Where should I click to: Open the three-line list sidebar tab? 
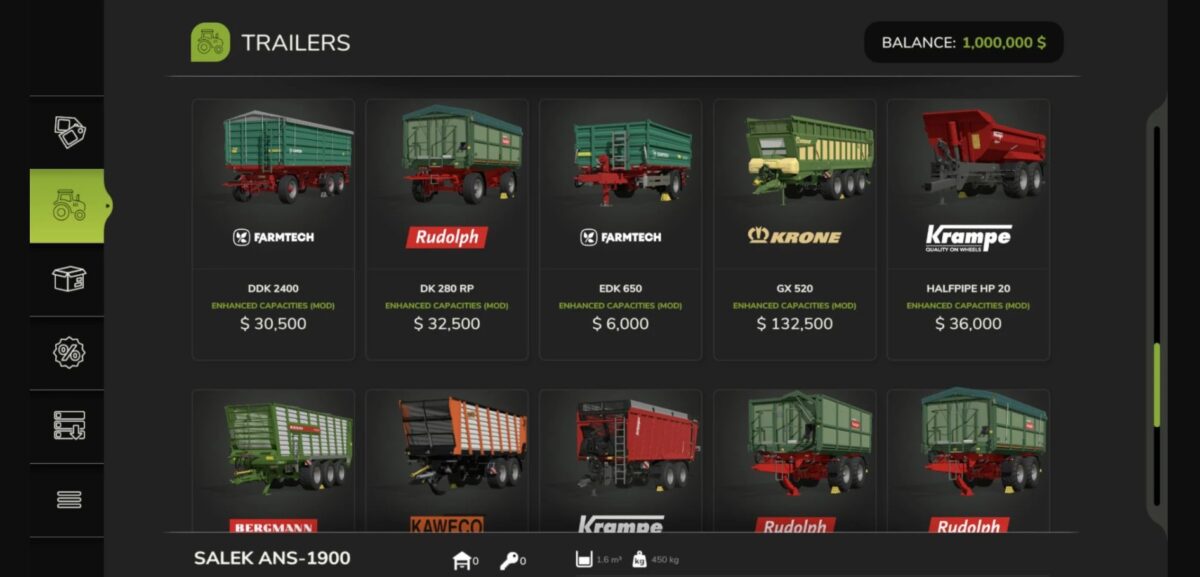pos(69,499)
